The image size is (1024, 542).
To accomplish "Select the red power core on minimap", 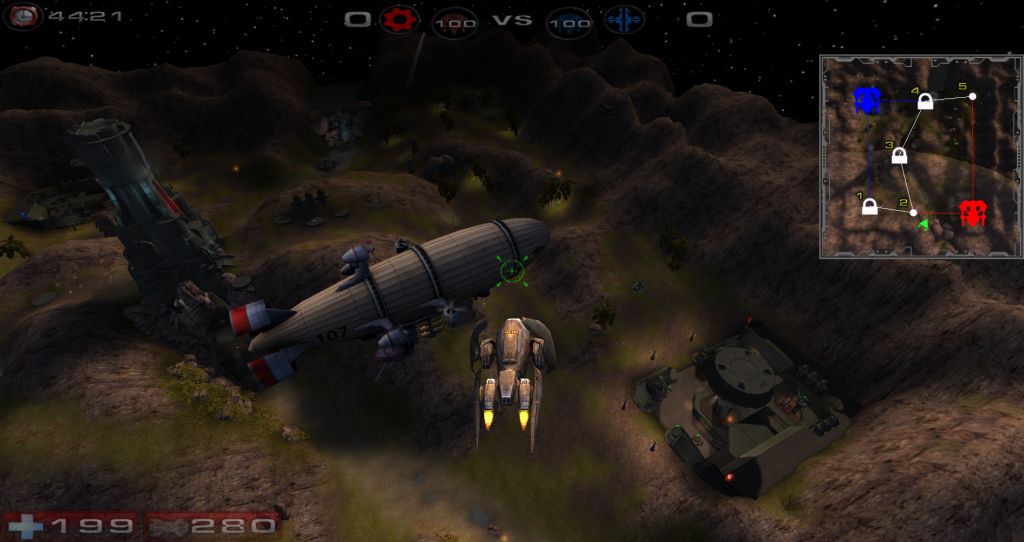I will pos(972,212).
